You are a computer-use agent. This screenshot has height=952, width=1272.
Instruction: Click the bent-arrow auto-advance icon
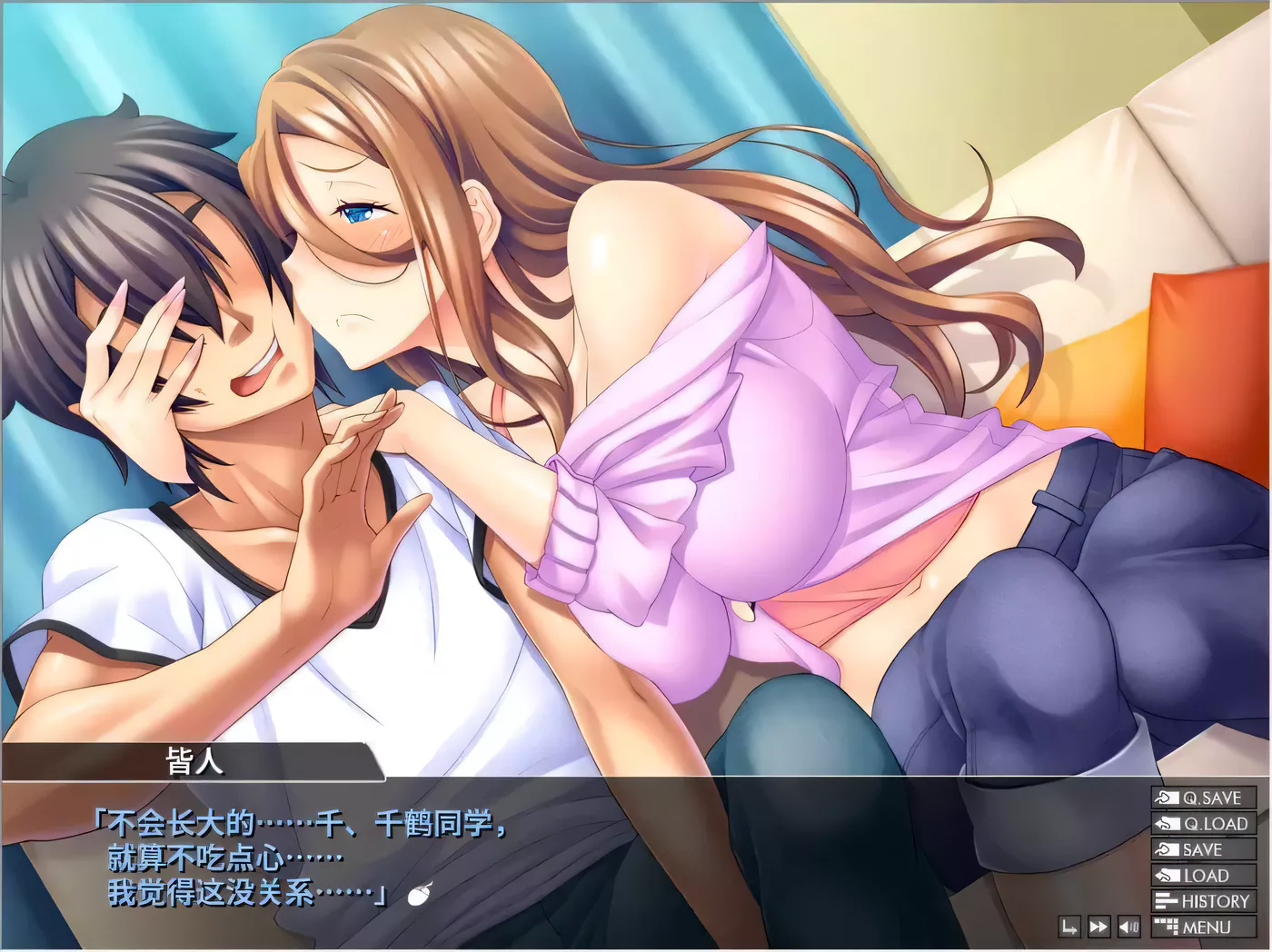pyautogui.click(x=1069, y=927)
